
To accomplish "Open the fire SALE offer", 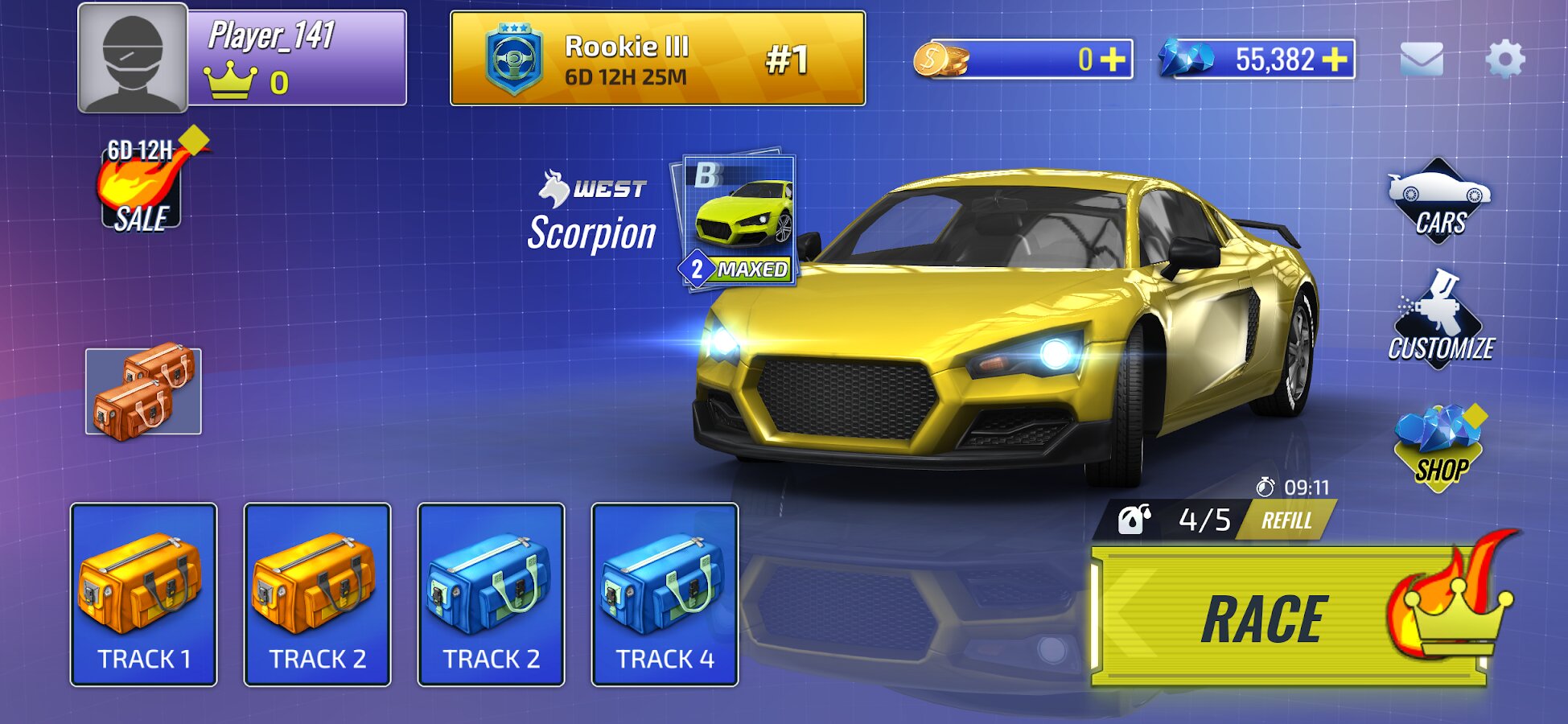I will point(142,185).
